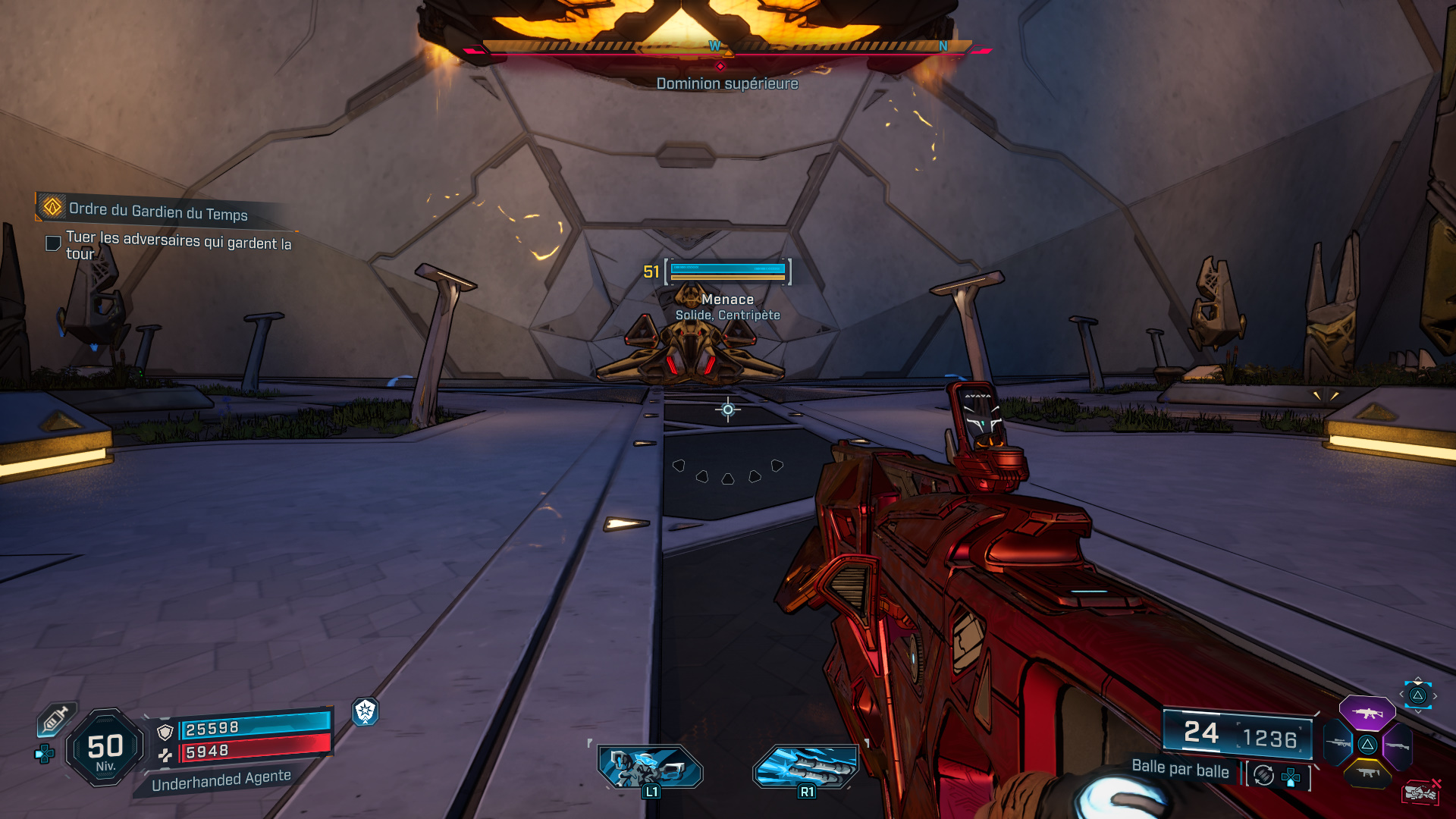Expand the left chevron beside the grenade slot

(x=1402, y=694)
